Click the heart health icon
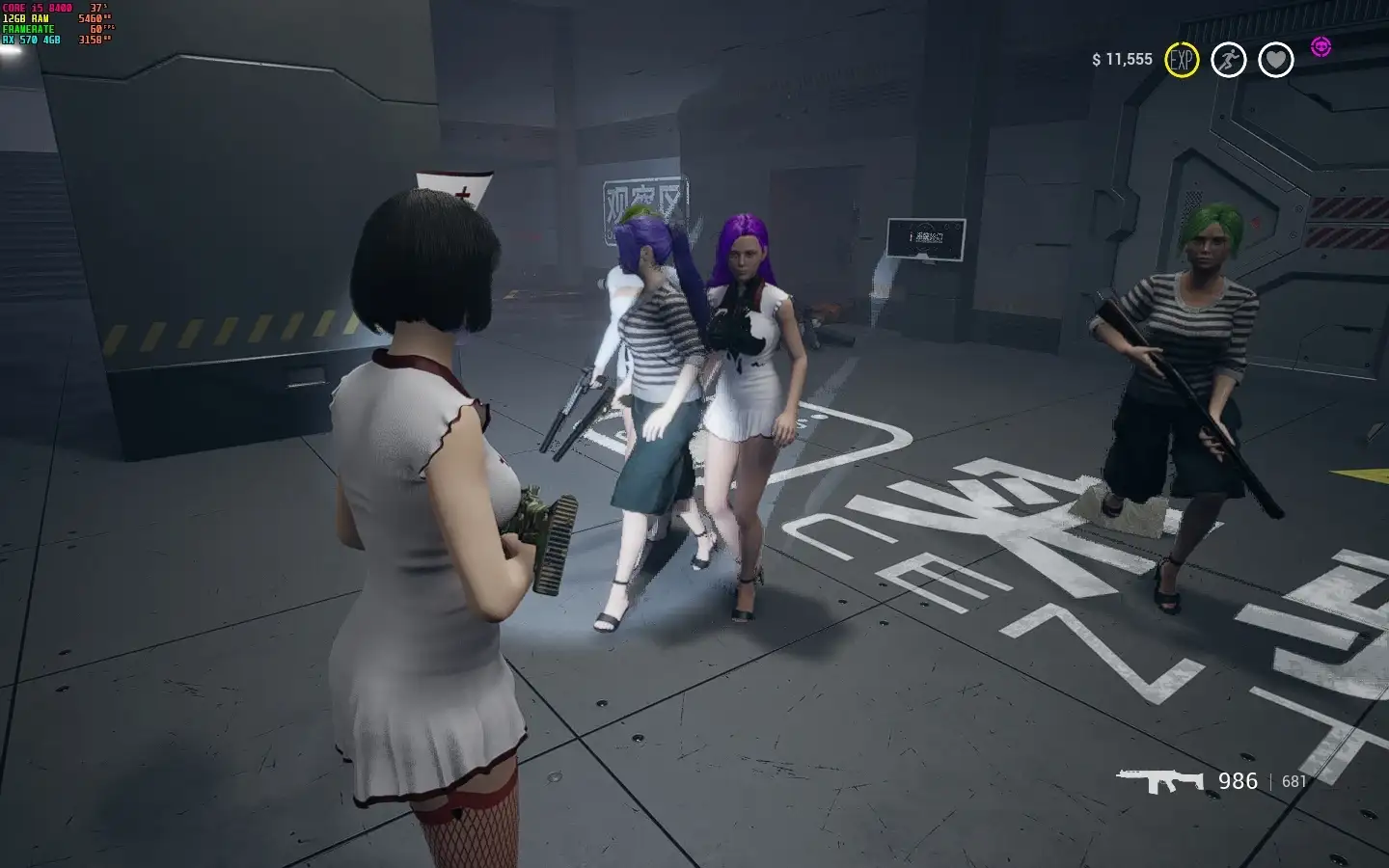Viewport: 1389px width, 868px height. (1275, 60)
